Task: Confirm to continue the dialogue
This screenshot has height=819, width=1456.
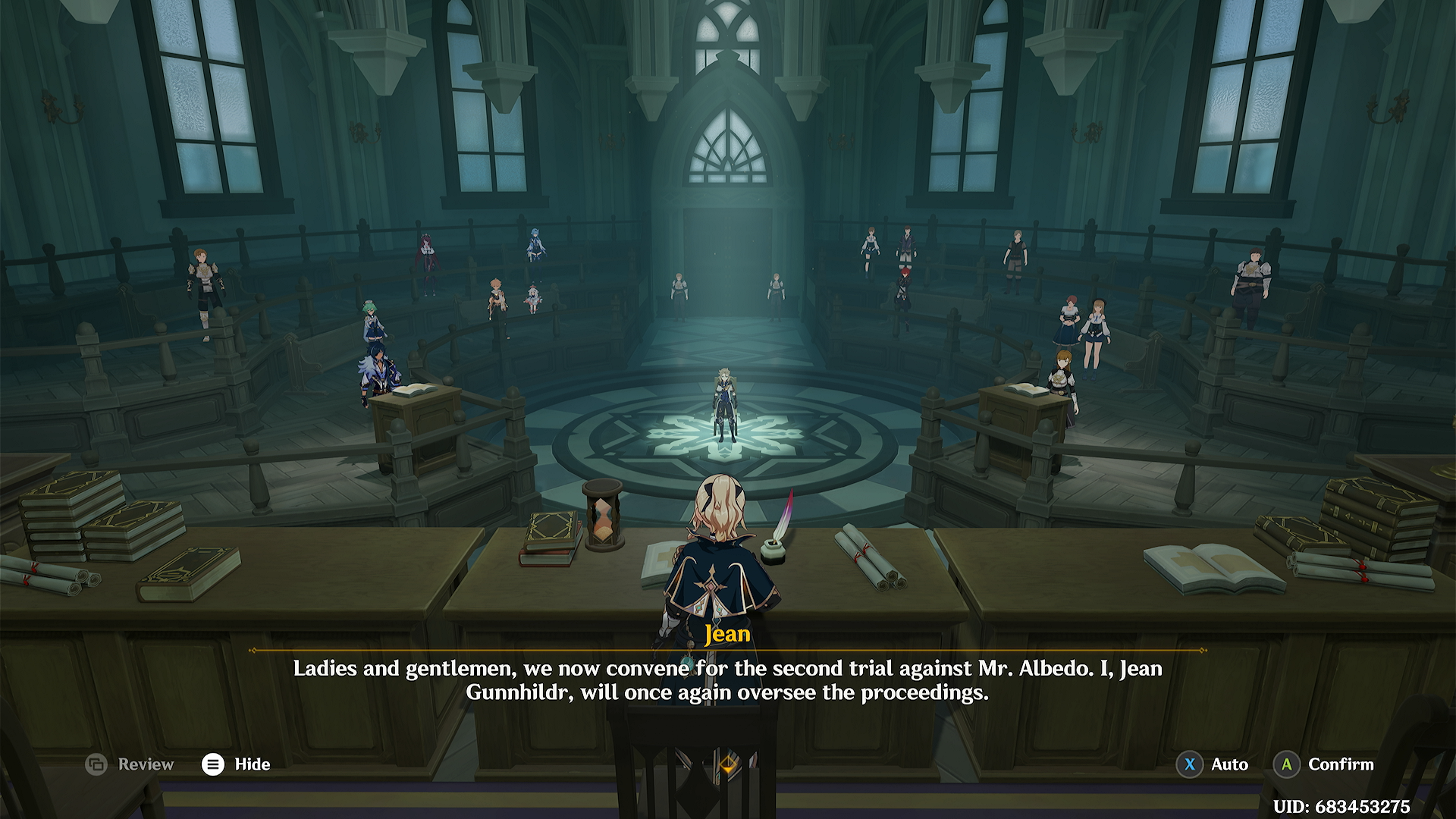Action: pyautogui.click(x=1323, y=764)
